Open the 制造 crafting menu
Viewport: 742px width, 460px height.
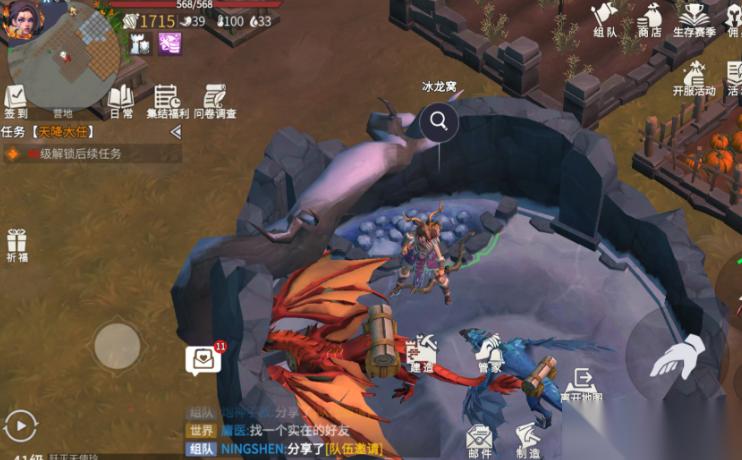click(528, 440)
